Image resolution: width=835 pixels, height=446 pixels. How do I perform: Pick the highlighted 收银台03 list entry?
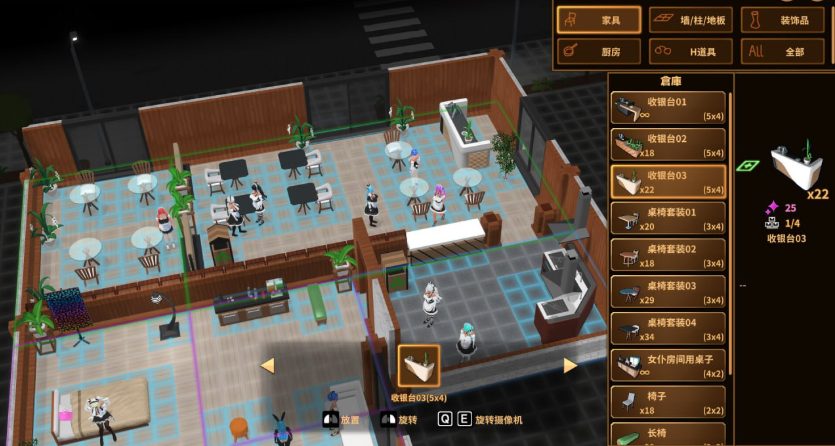click(x=669, y=182)
